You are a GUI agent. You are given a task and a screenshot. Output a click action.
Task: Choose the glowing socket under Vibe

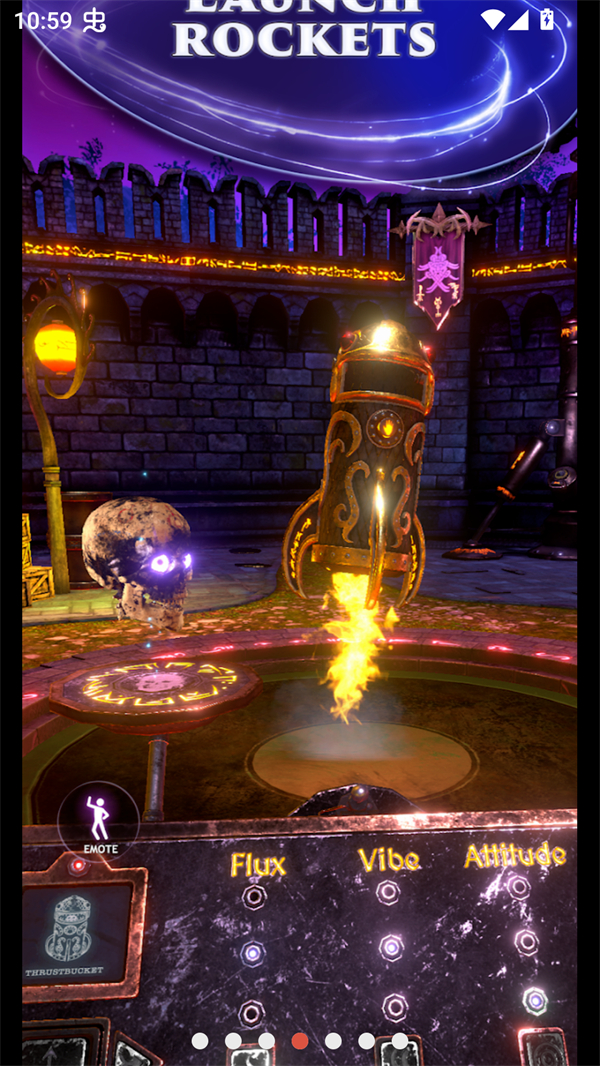pos(391,947)
